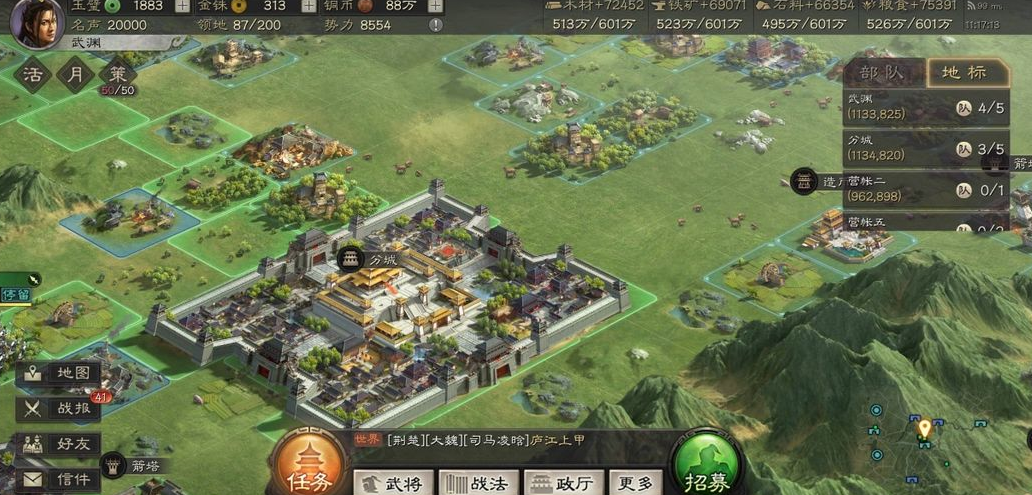1032x495 pixels.
Task: Add 金铢 with its plus button
Action: coord(309,6)
